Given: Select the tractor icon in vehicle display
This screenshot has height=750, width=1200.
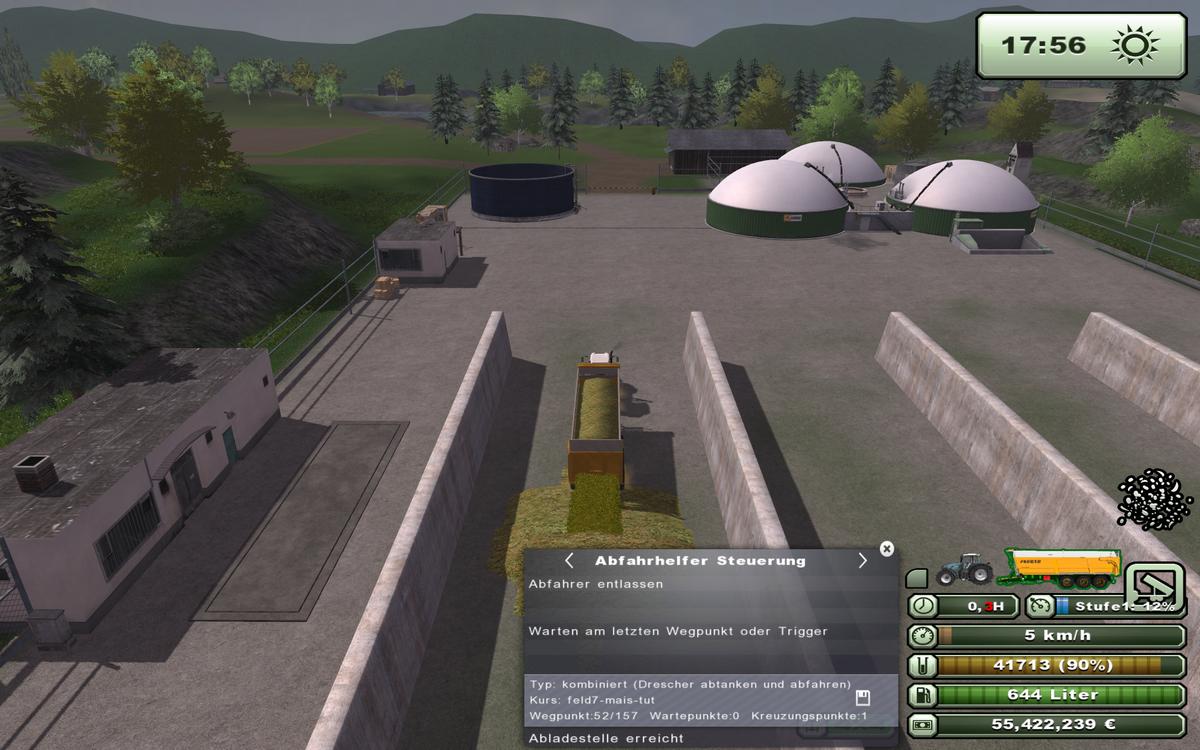Looking at the screenshot, I should 963,569.
